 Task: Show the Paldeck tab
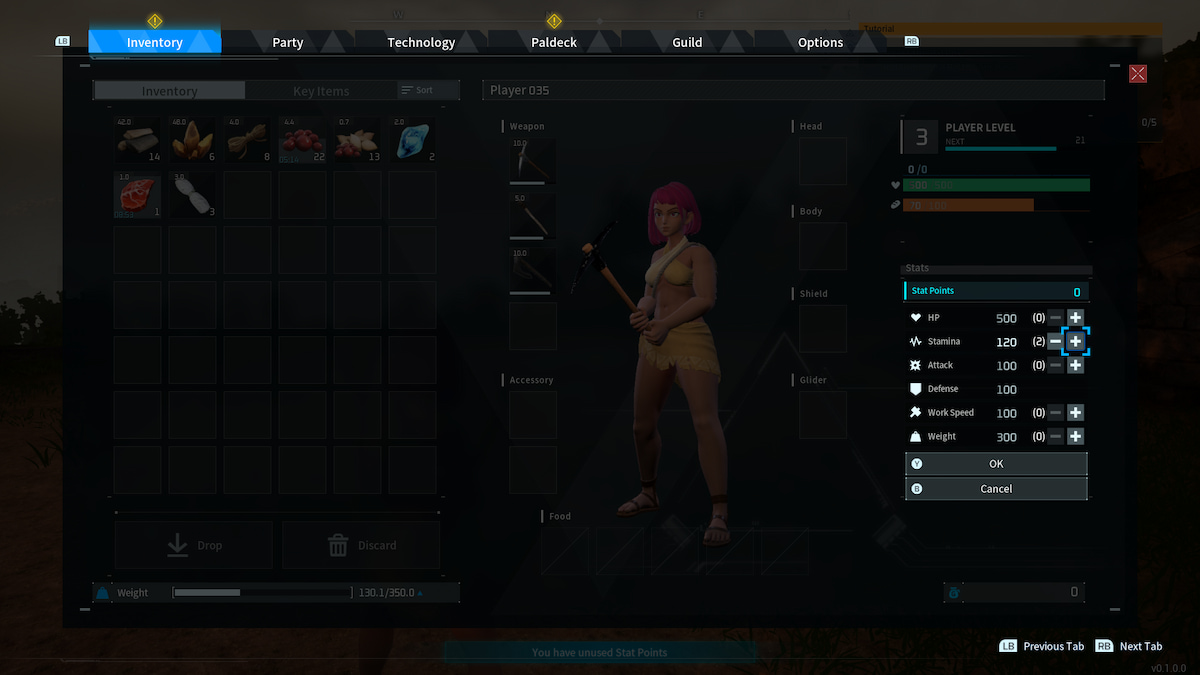[x=554, y=43]
